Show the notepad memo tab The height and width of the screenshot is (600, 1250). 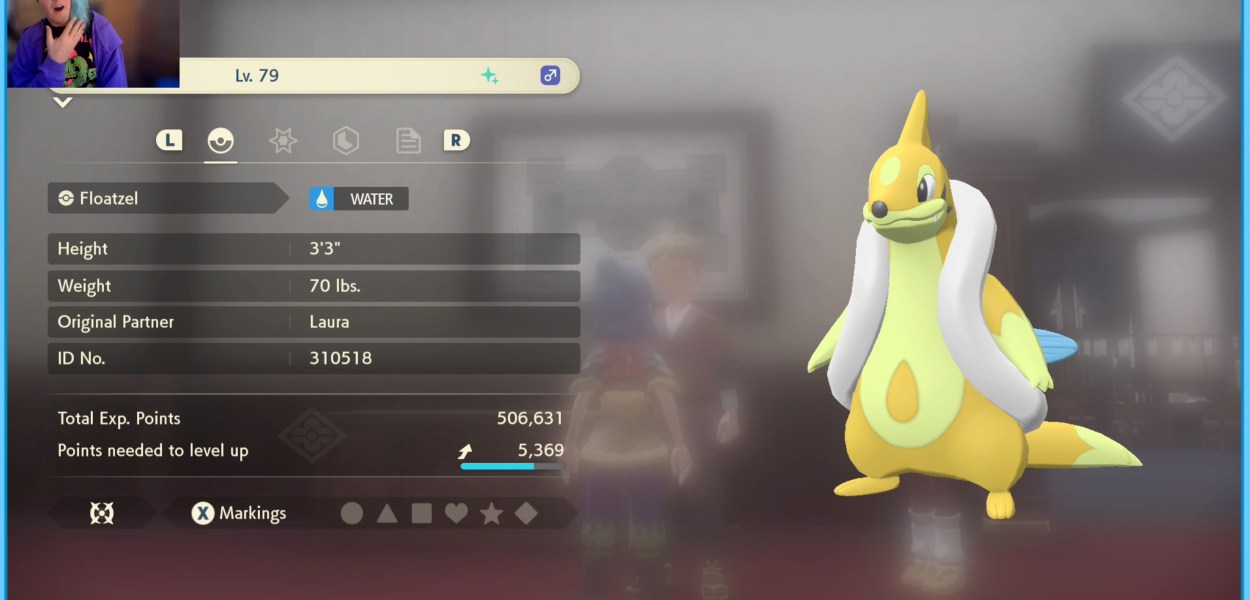pos(408,141)
